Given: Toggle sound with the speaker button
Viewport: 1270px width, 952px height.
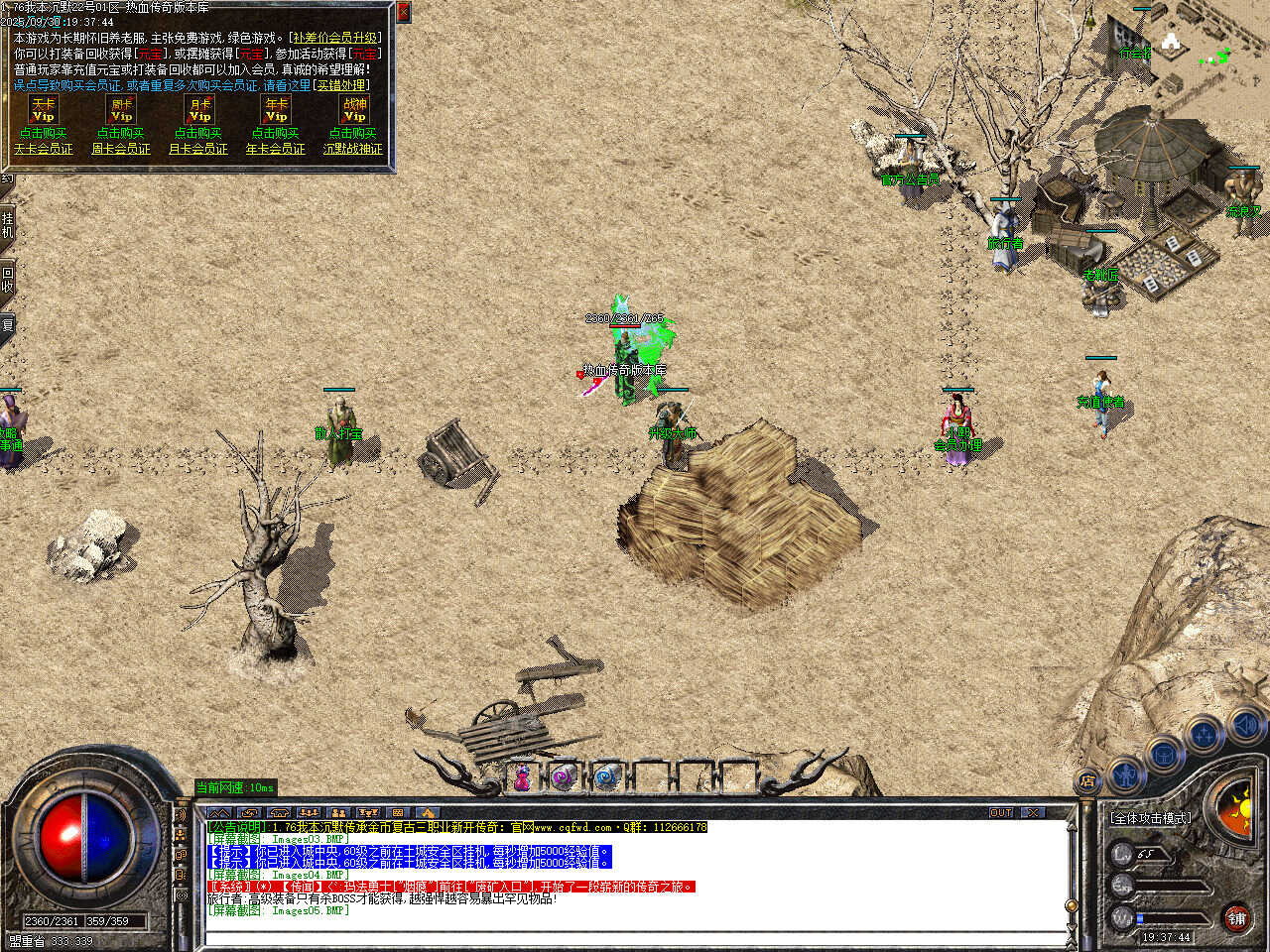Looking at the screenshot, I should (x=1245, y=726).
